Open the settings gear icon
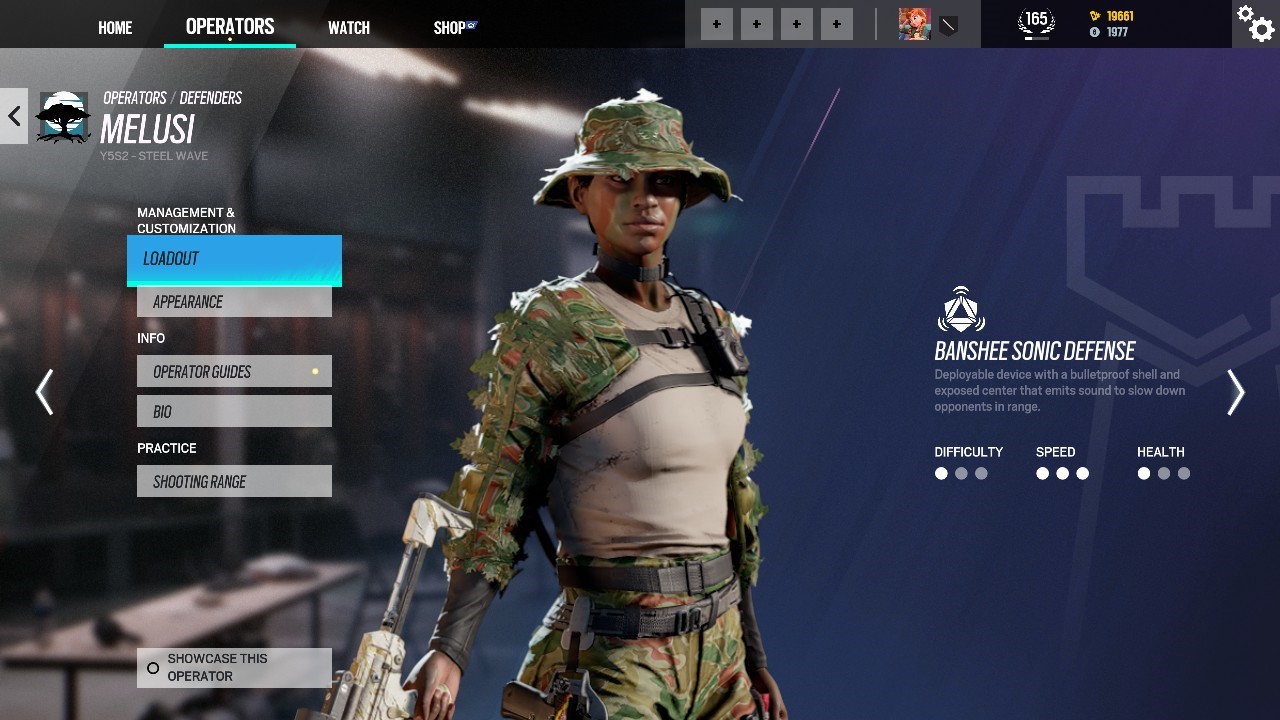The width and height of the screenshot is (1280, 720). [x=1256, y=24]
